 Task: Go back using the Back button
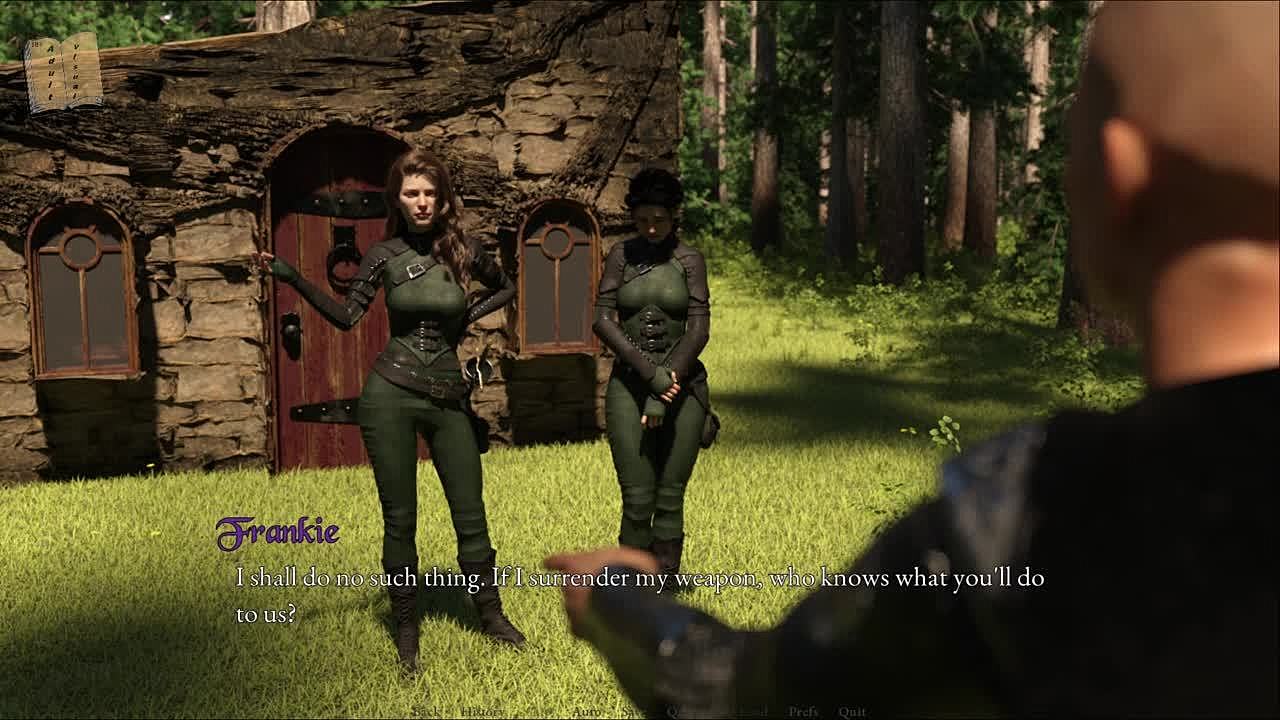(x=426, y=711)
